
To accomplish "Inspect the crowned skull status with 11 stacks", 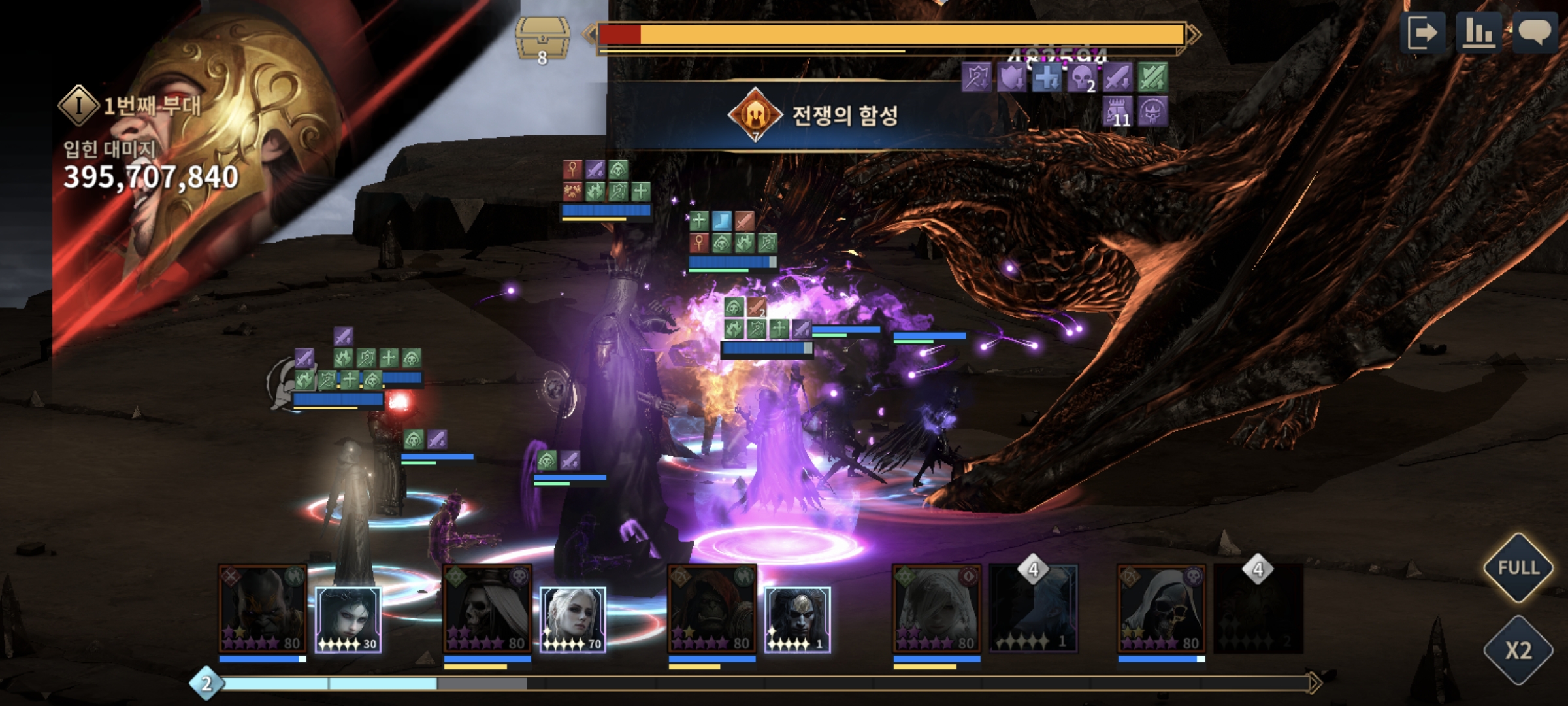I will tap(1117, 112).
